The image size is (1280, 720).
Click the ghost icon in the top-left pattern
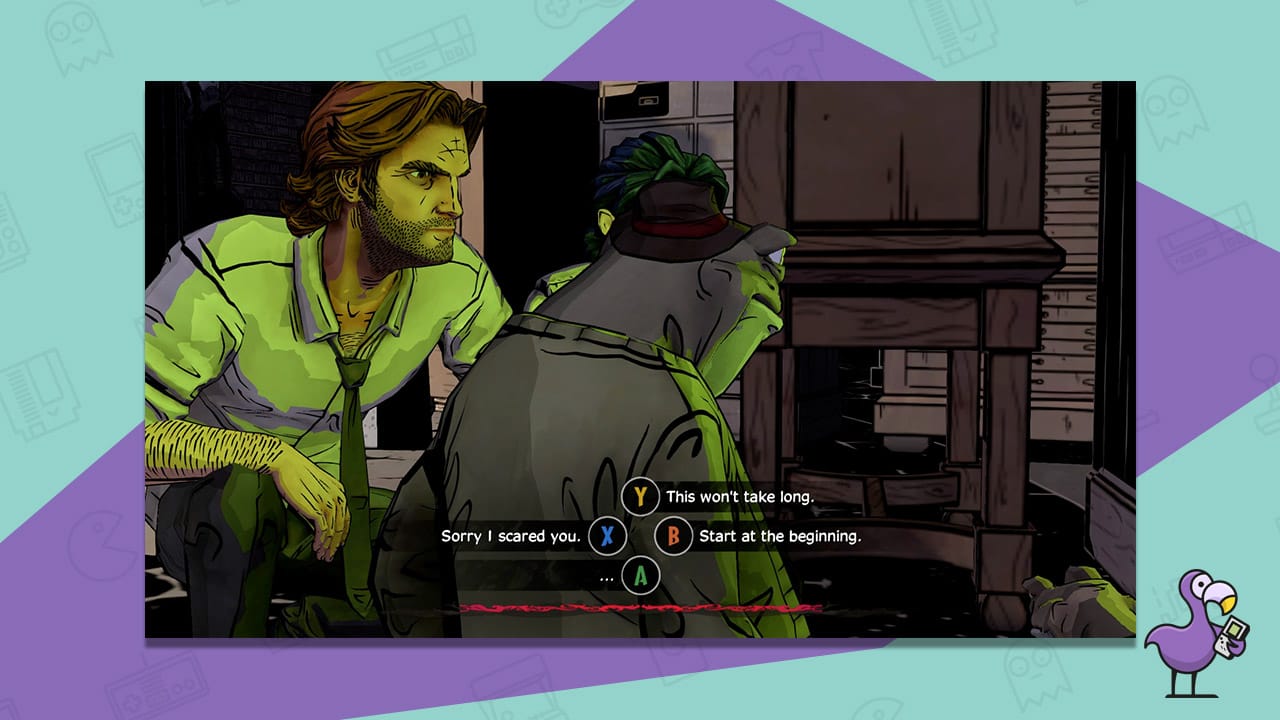point(82,38)
